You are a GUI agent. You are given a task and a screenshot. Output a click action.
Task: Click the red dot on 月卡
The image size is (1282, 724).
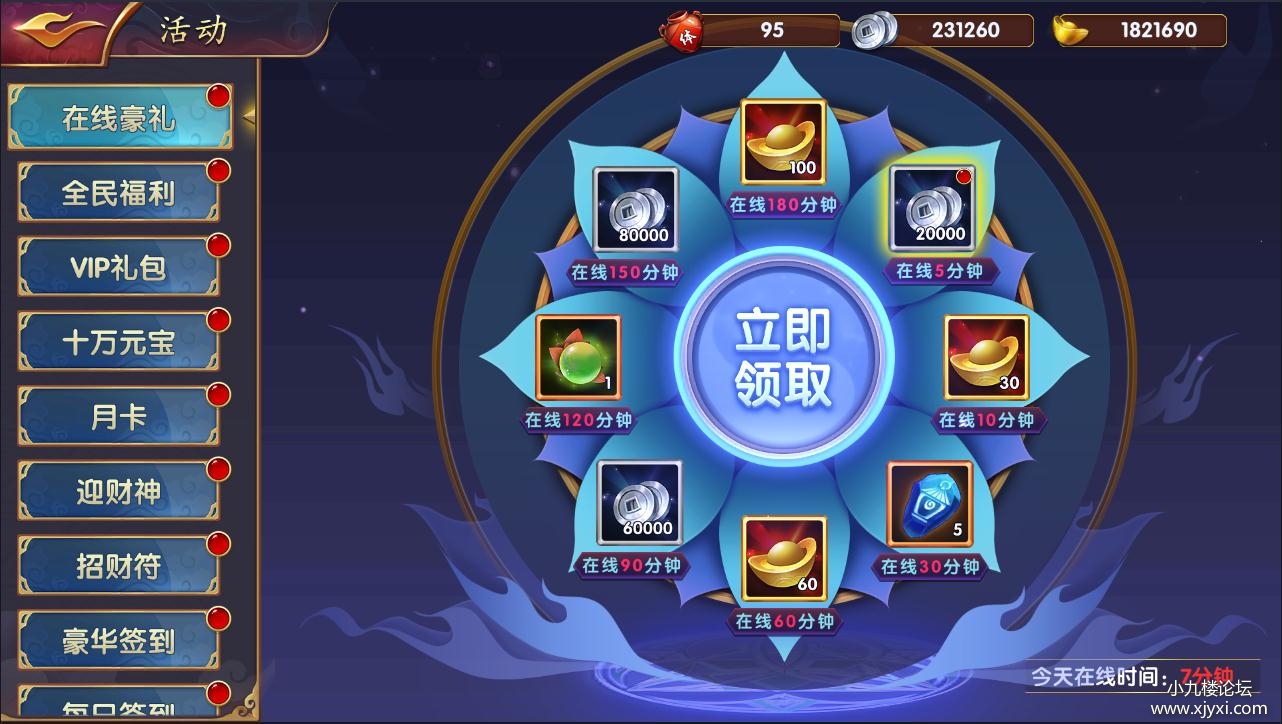pyautogui.click(x=218, y=395)
